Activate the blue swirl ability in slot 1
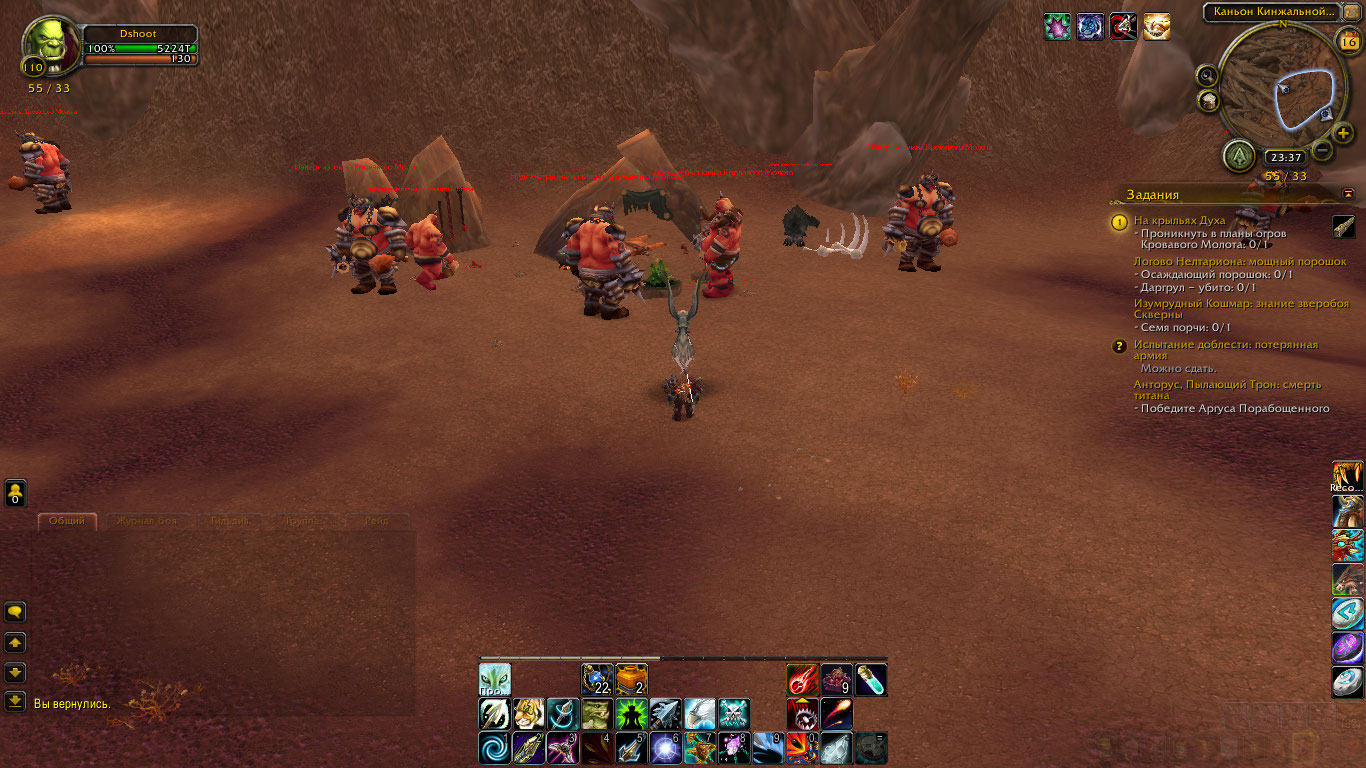Viewport: 1366px width, 768px height. (x=494, y=748)
